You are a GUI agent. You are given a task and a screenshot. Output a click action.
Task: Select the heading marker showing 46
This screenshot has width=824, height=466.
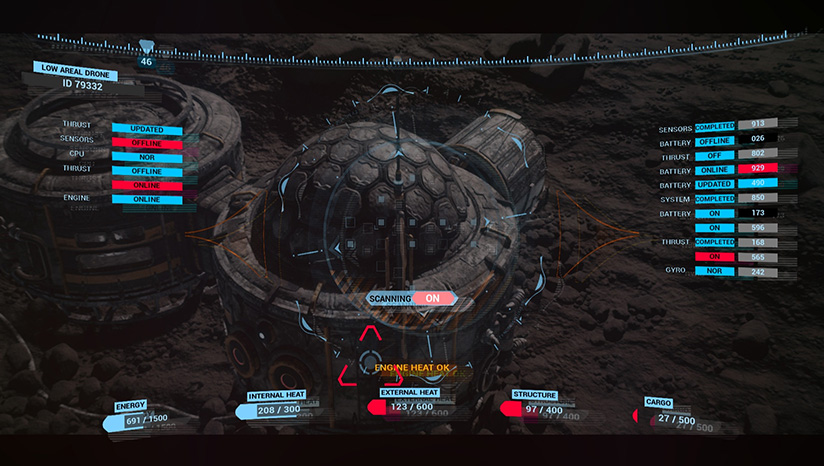[147, 61]
